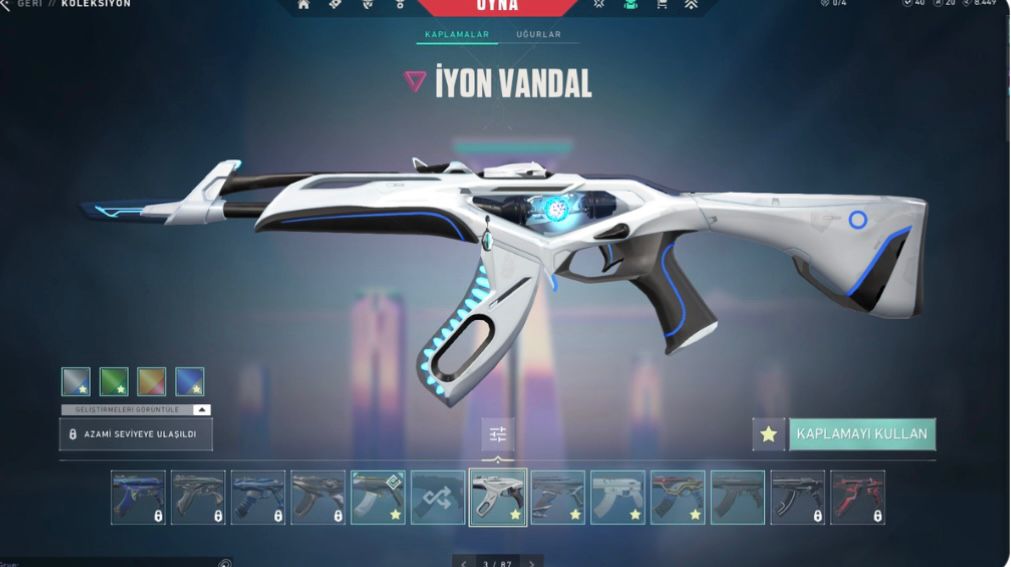Image resolution: width=1011 pixels, height=567 pixels.
Task: Open the home icon in top navigation
Action: pyautogui.click(x=304, y=5)
